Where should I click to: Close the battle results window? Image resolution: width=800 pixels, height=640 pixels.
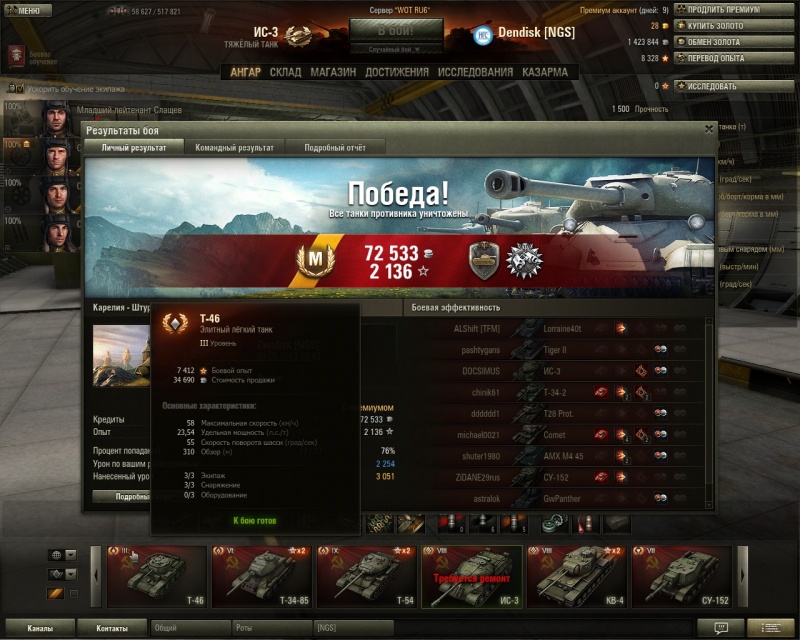[709, 129]
